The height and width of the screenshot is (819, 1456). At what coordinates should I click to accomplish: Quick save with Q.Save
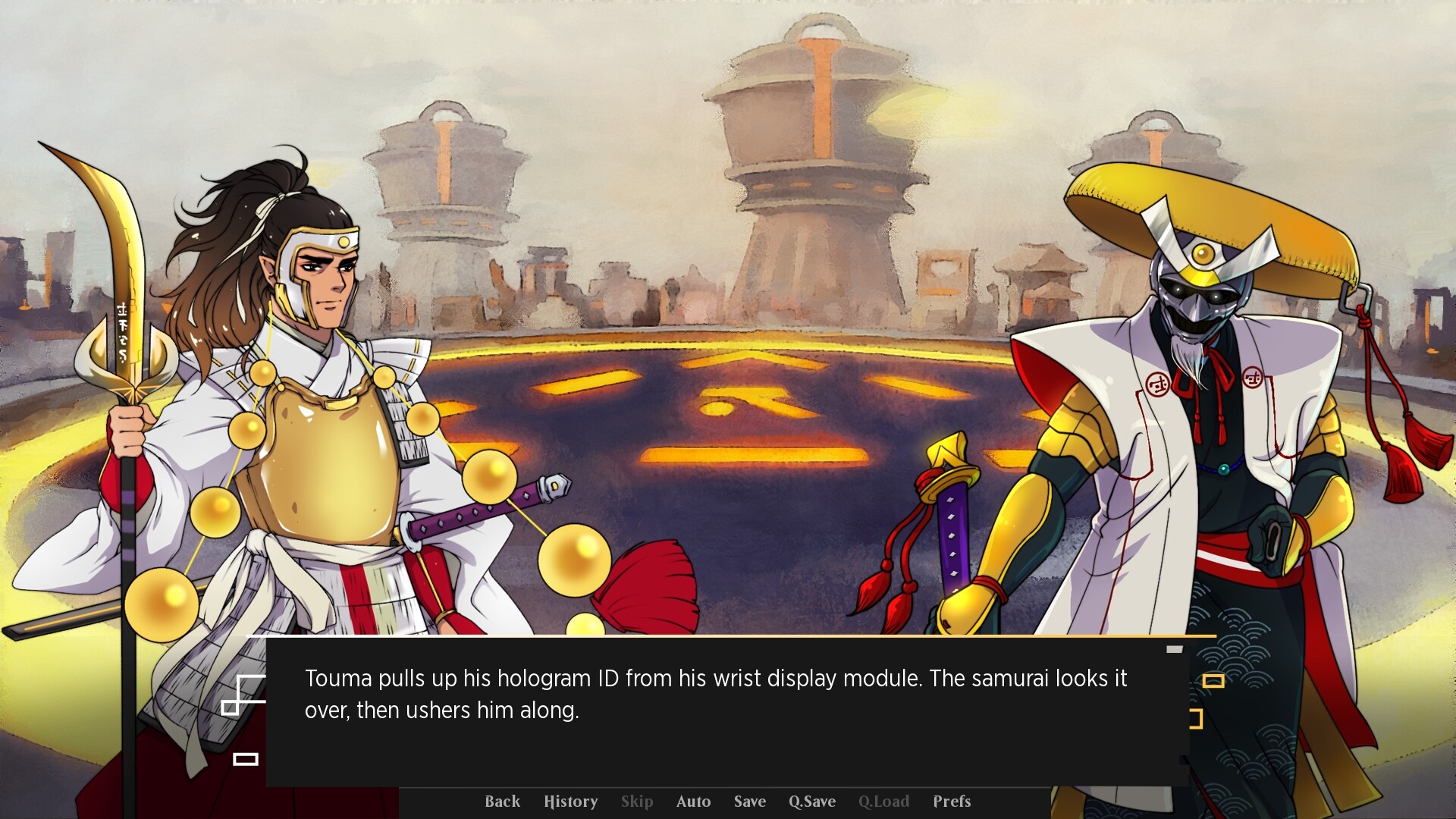tap(811, 802)
